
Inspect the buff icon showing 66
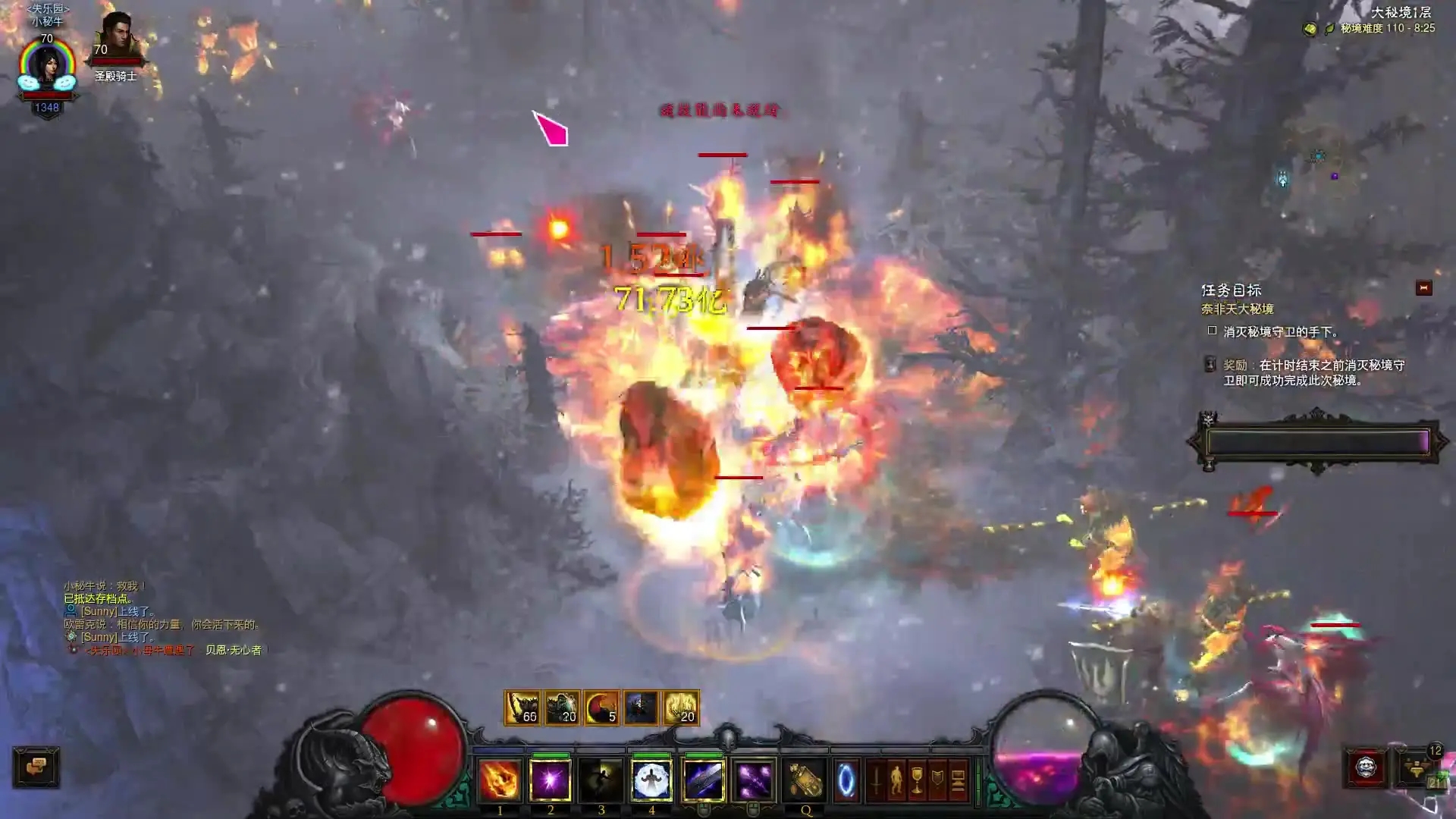[x=522, y=708]
